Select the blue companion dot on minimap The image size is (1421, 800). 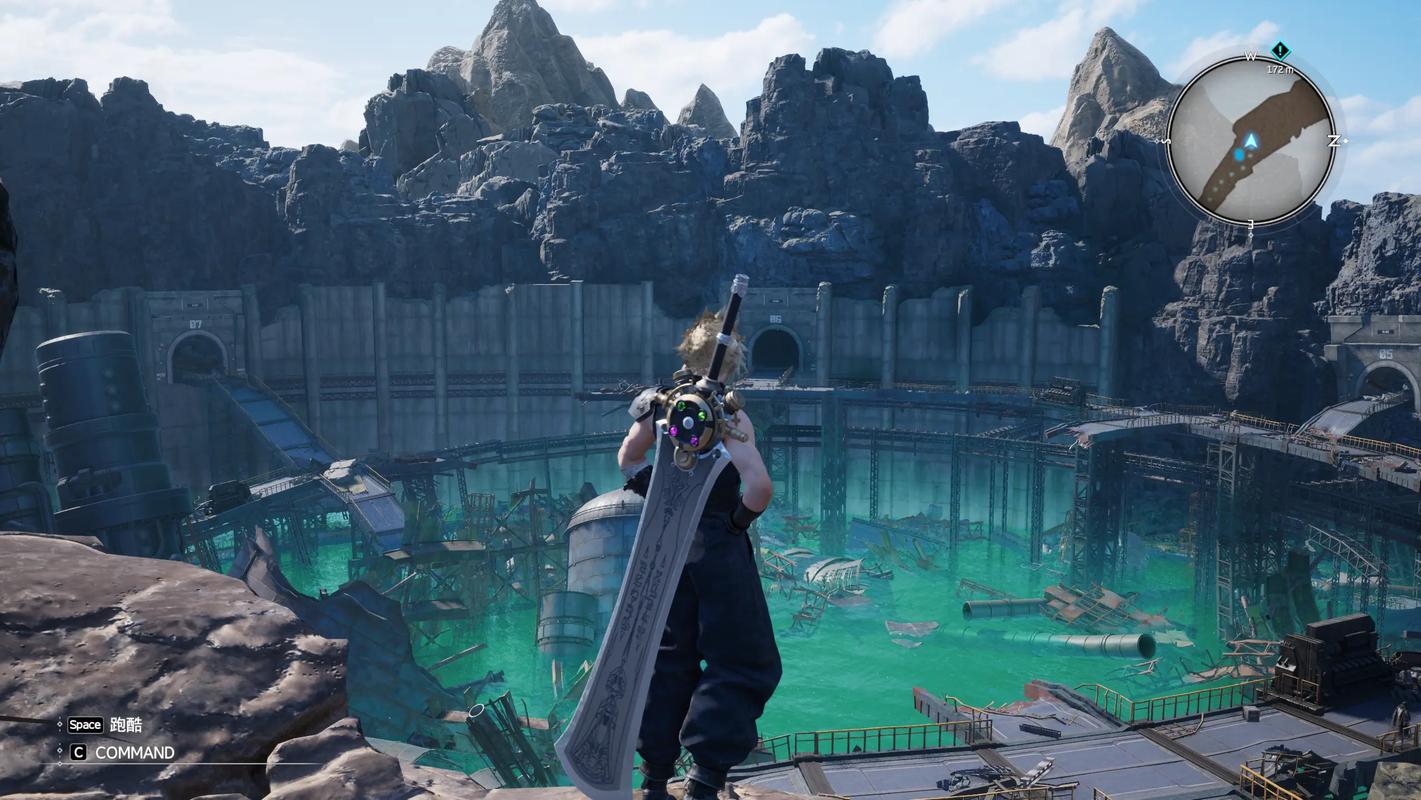1240,155
